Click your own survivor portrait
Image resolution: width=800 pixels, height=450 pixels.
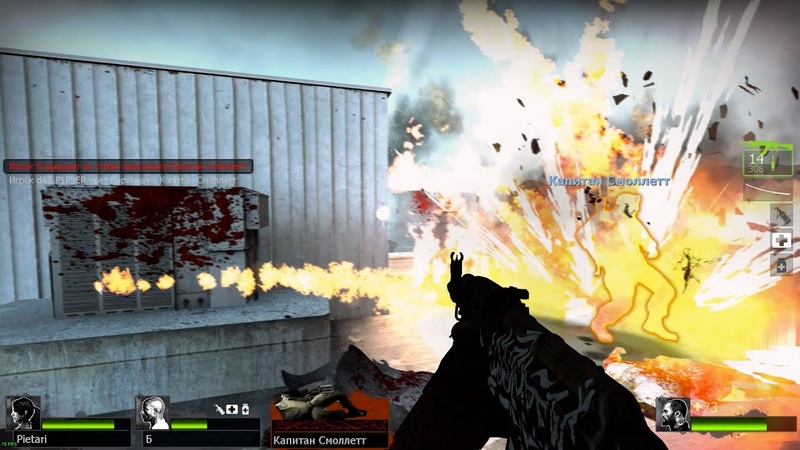[x=674, y=414]
